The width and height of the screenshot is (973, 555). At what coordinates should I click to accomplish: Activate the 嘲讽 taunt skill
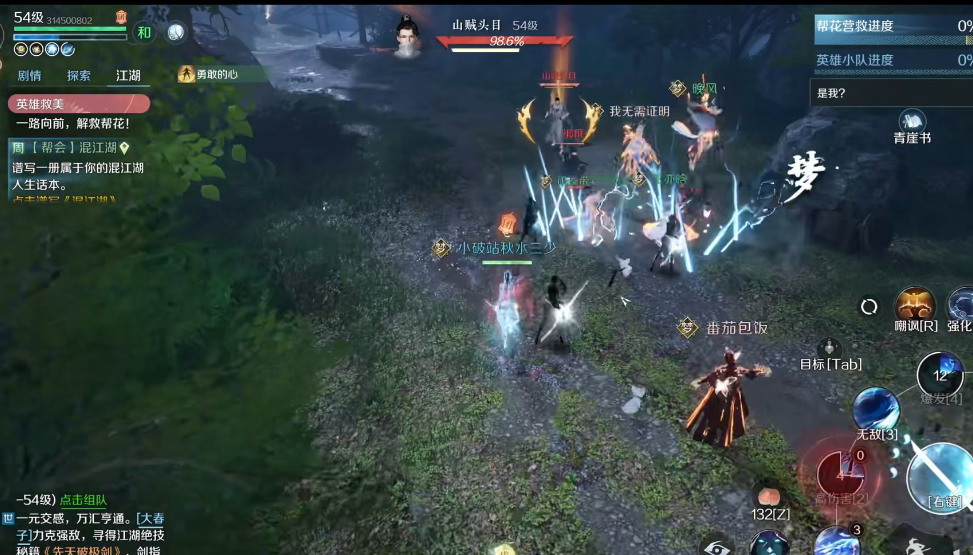[x=914, y=305]
